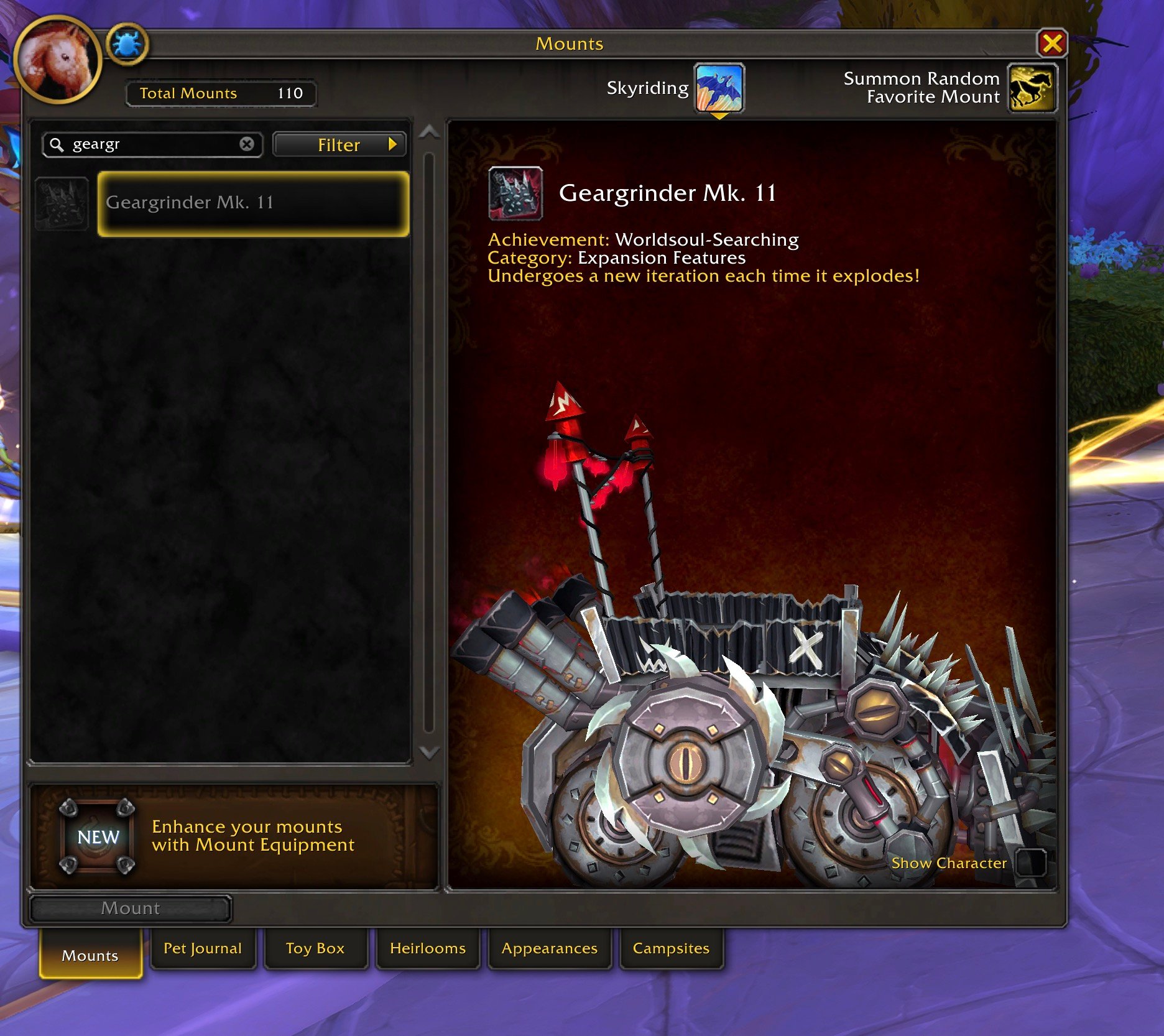
Task: Click the blue bug icon button
Action: pyautogui.click(x=127, y=45)
